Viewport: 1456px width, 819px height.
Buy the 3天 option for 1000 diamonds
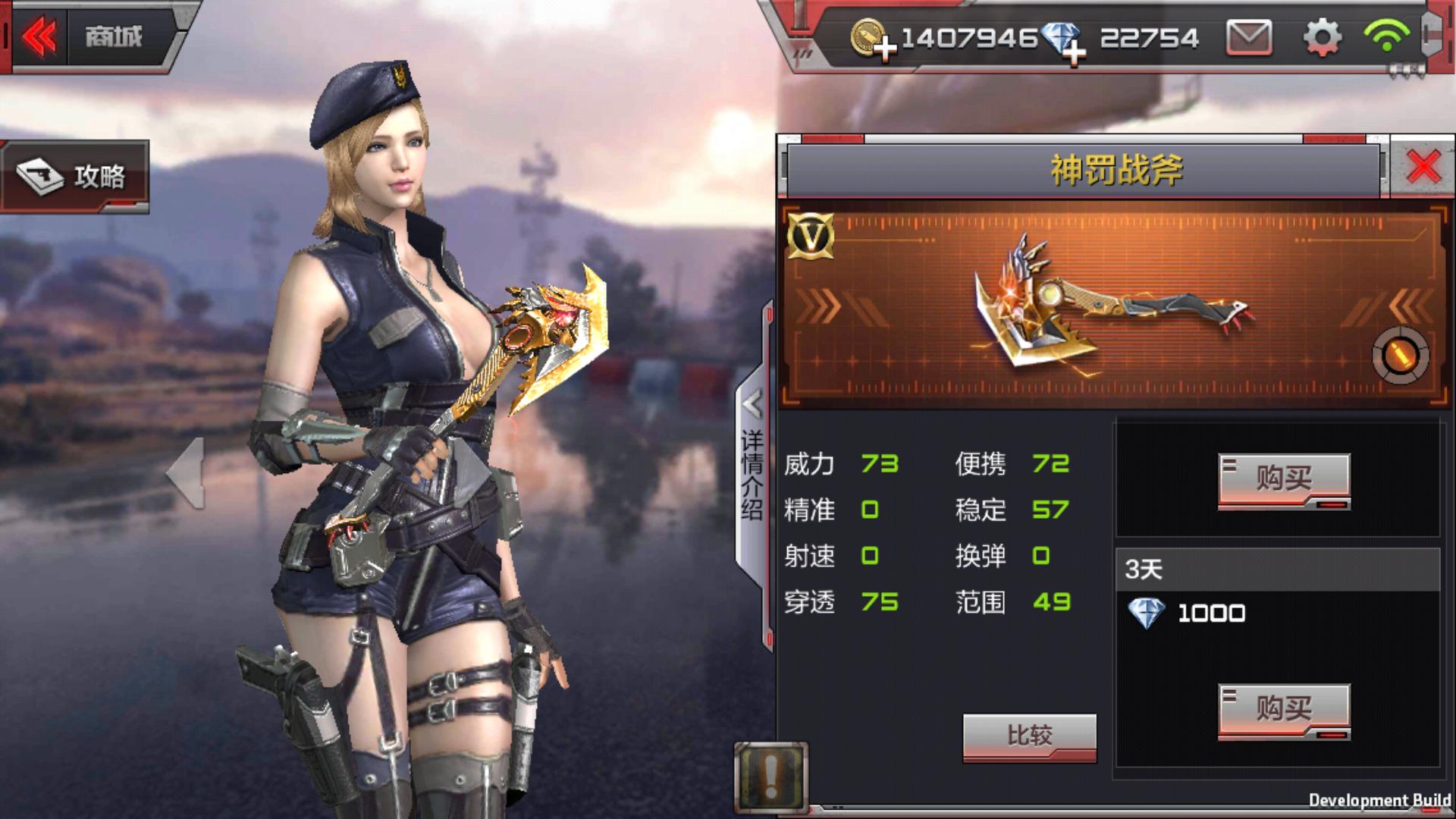point(1283,710)
